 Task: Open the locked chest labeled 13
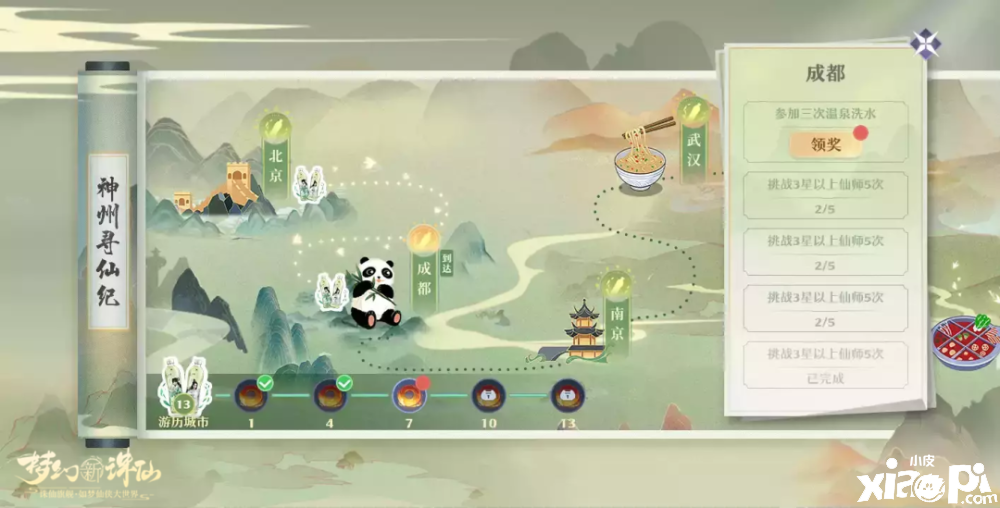point(567,395)
